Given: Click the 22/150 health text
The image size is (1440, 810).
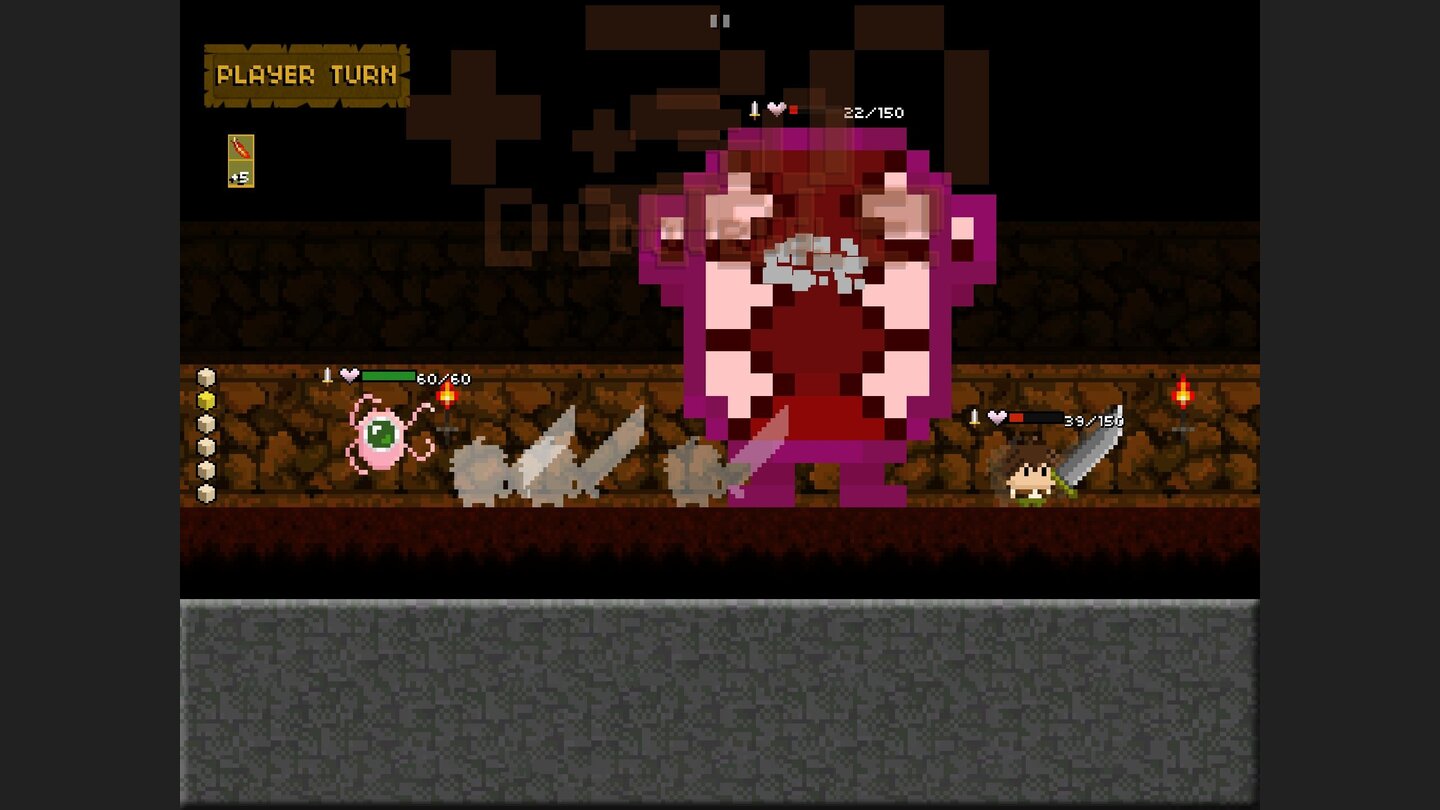Looking at the screenshot, I should pos(875,113).
